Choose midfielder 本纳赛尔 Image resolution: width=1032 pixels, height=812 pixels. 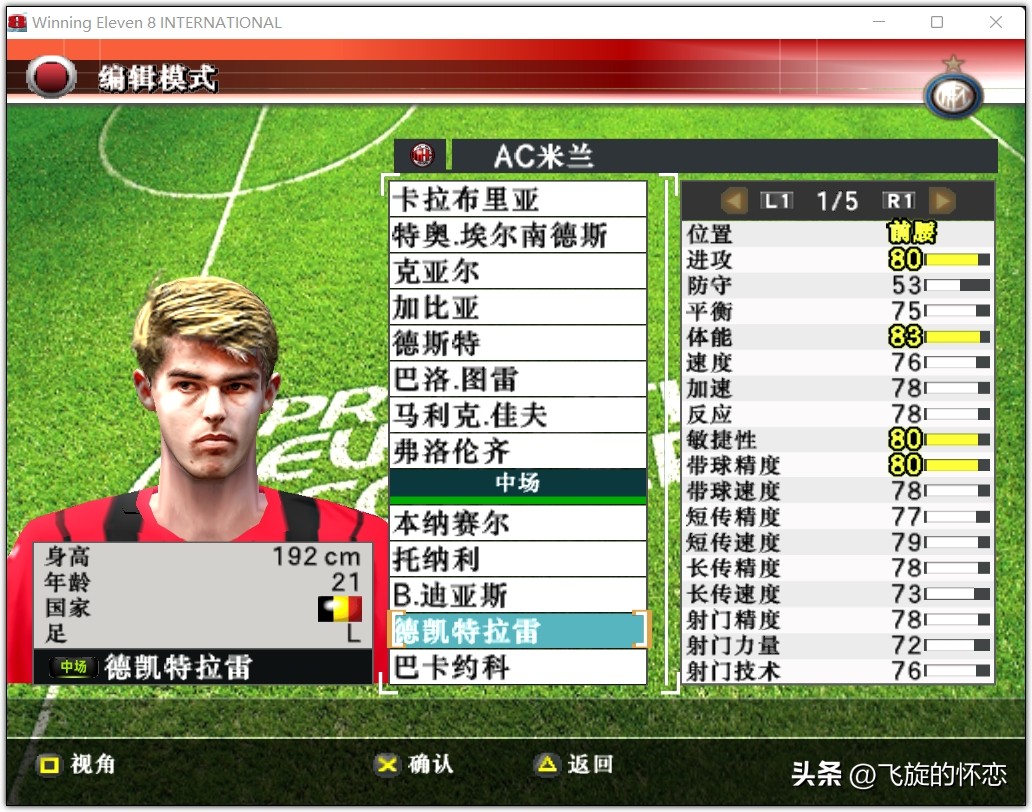click(518, 523)
